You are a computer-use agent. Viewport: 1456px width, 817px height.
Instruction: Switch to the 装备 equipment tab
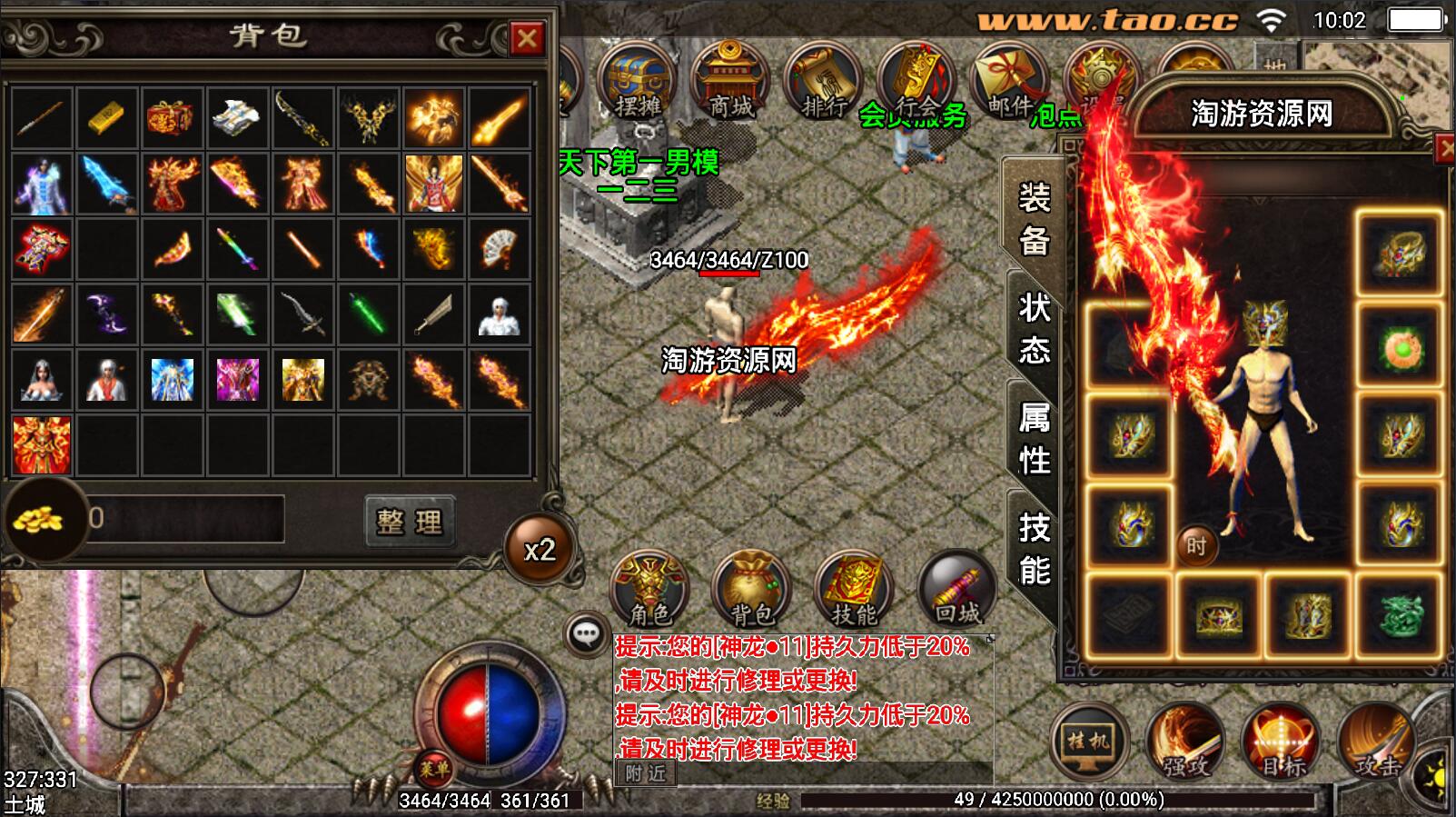(1034, 219)
